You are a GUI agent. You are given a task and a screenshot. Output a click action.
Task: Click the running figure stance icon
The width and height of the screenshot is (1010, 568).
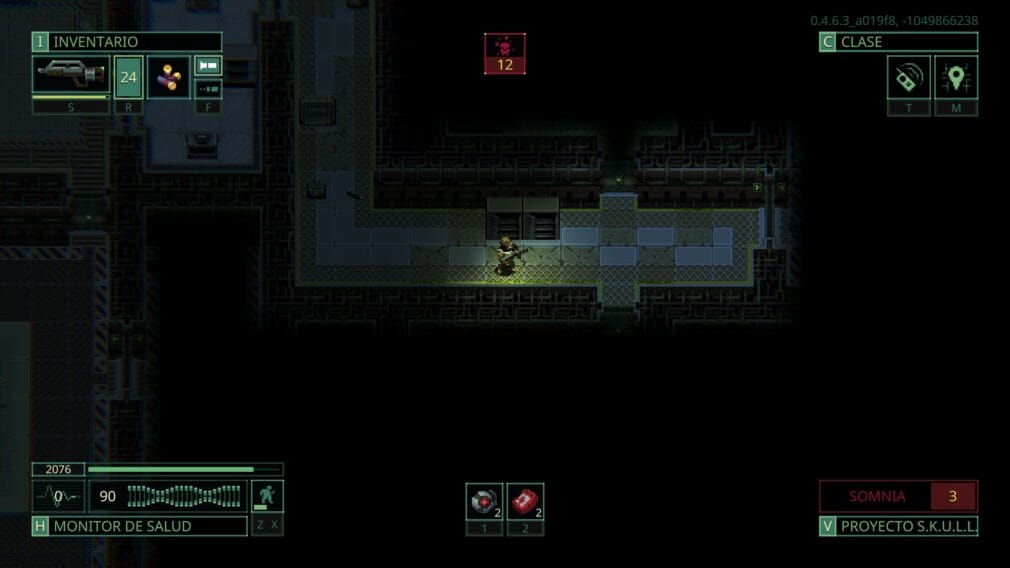(267, 496)
